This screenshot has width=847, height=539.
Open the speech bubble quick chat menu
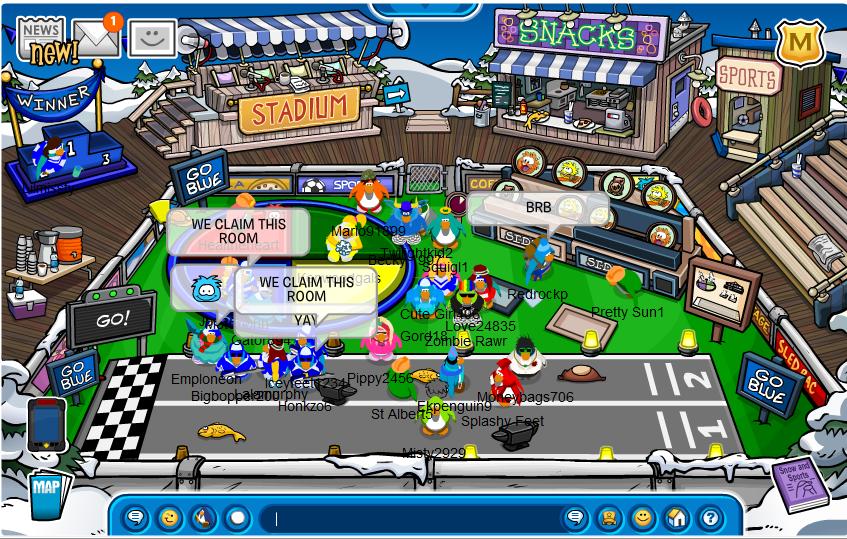136,518
